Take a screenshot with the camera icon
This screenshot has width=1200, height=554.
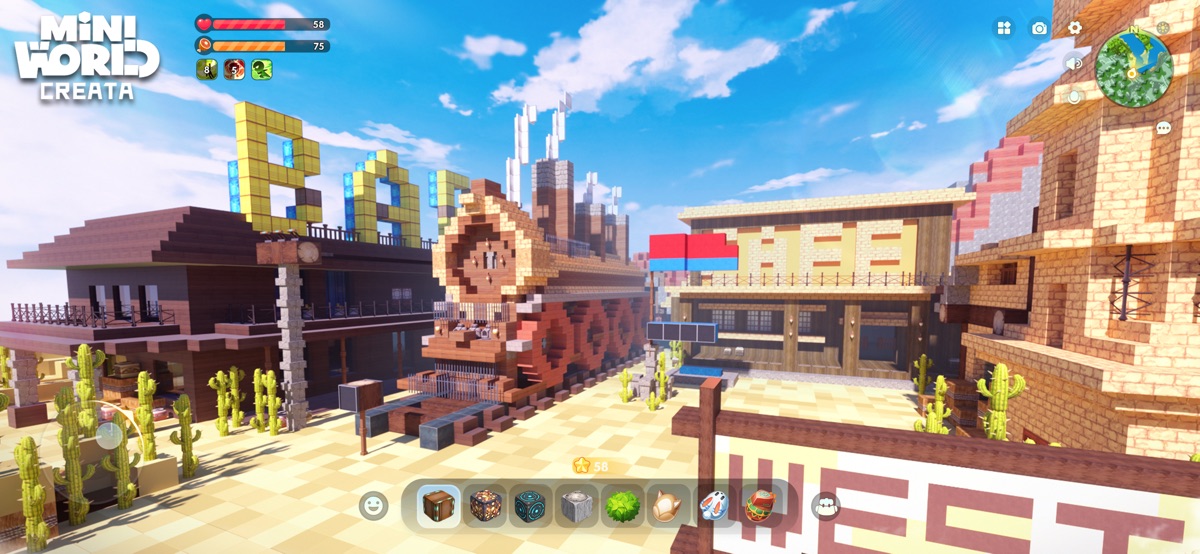1039,28
